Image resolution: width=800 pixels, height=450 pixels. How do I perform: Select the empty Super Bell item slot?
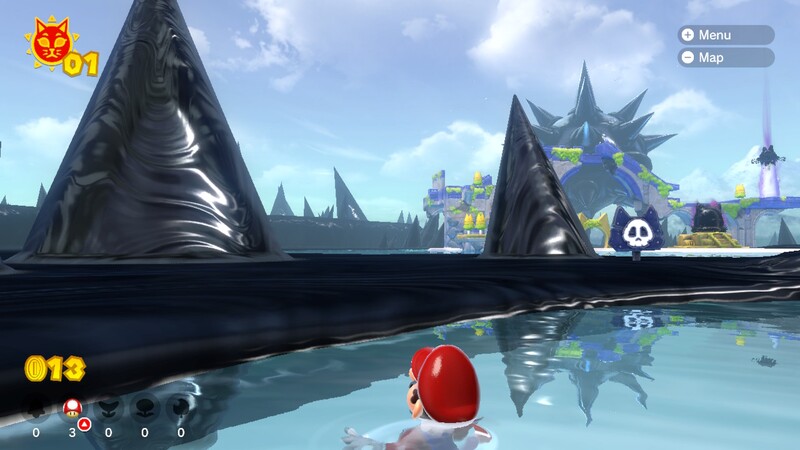[x=36, y=408]
